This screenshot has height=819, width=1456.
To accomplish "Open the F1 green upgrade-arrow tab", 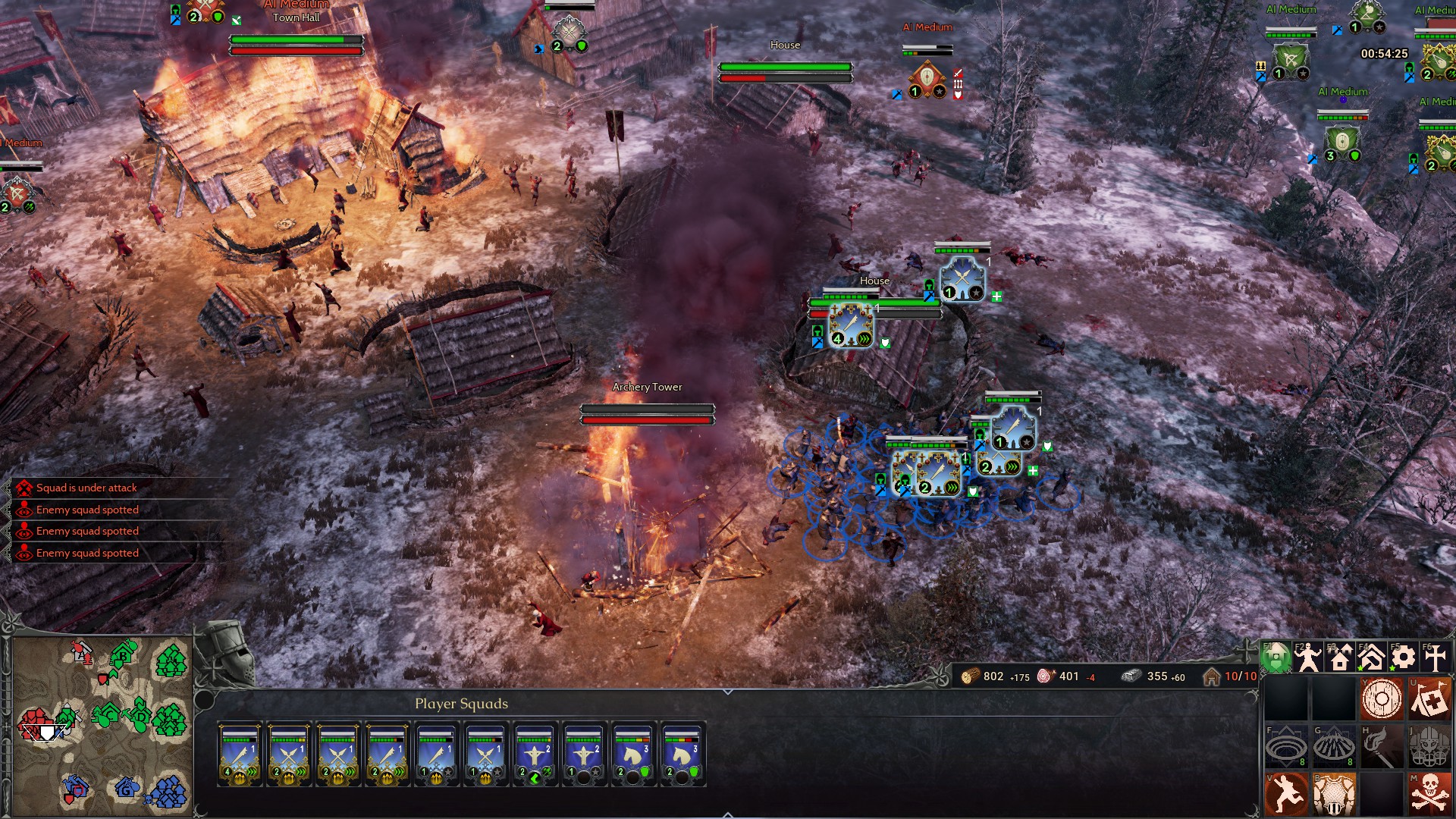I will [1276, 657].
